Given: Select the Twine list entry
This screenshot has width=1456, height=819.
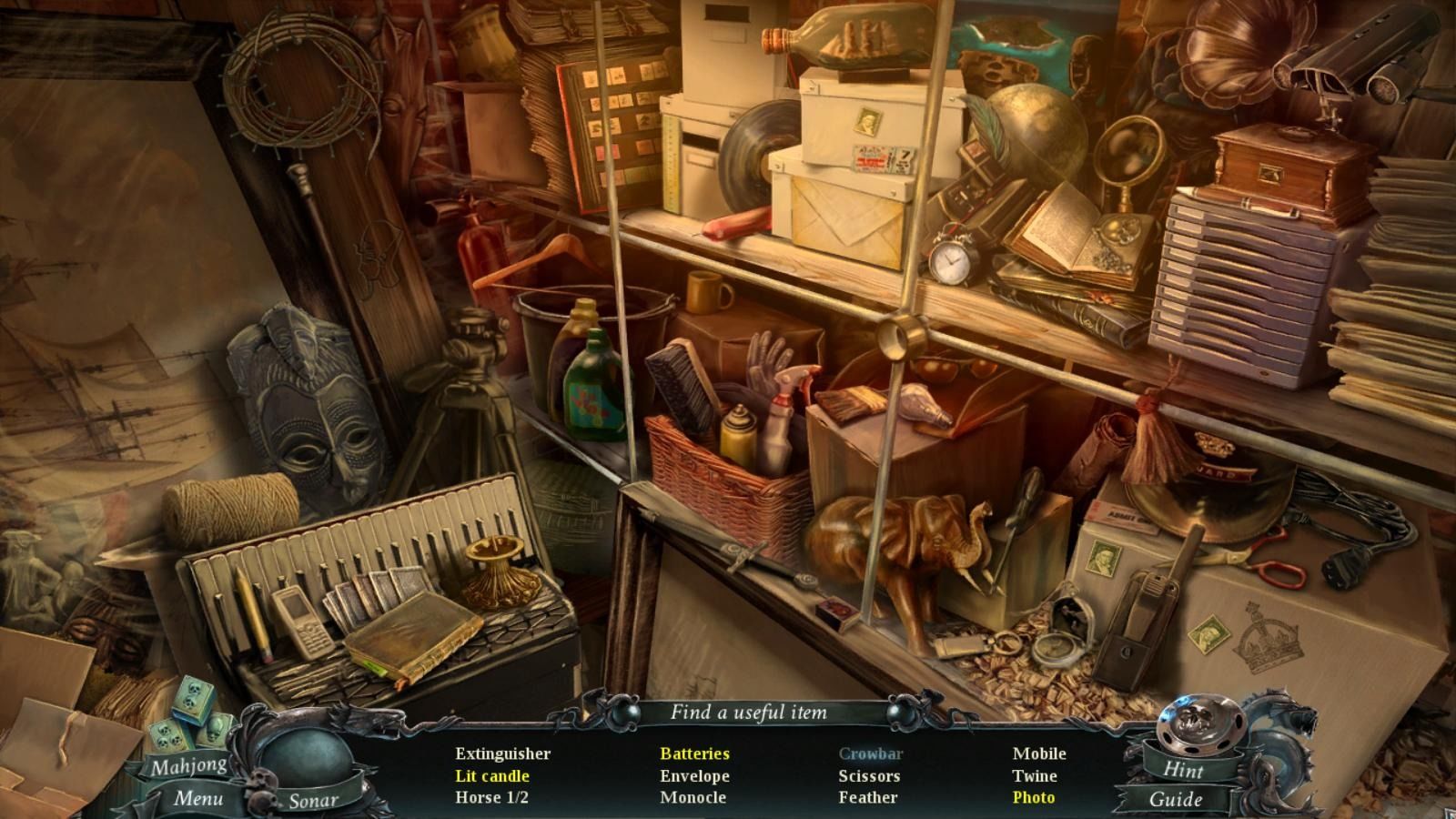Looking at the screenshot, I should pyautogui.click(x=1035, y=776).
